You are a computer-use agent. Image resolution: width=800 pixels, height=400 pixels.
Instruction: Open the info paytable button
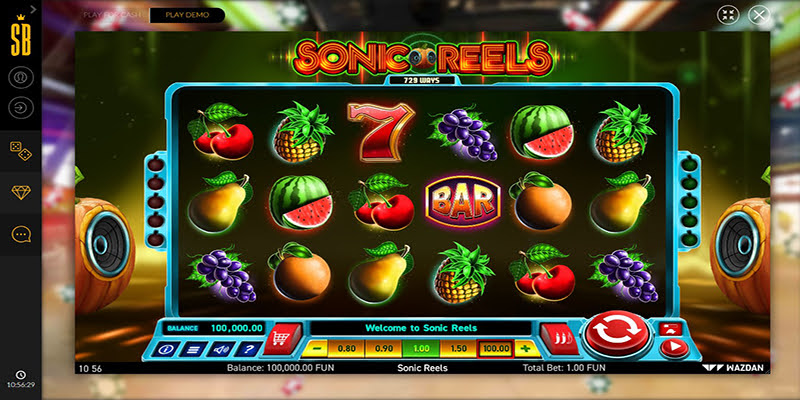click(x=166, y=349)
